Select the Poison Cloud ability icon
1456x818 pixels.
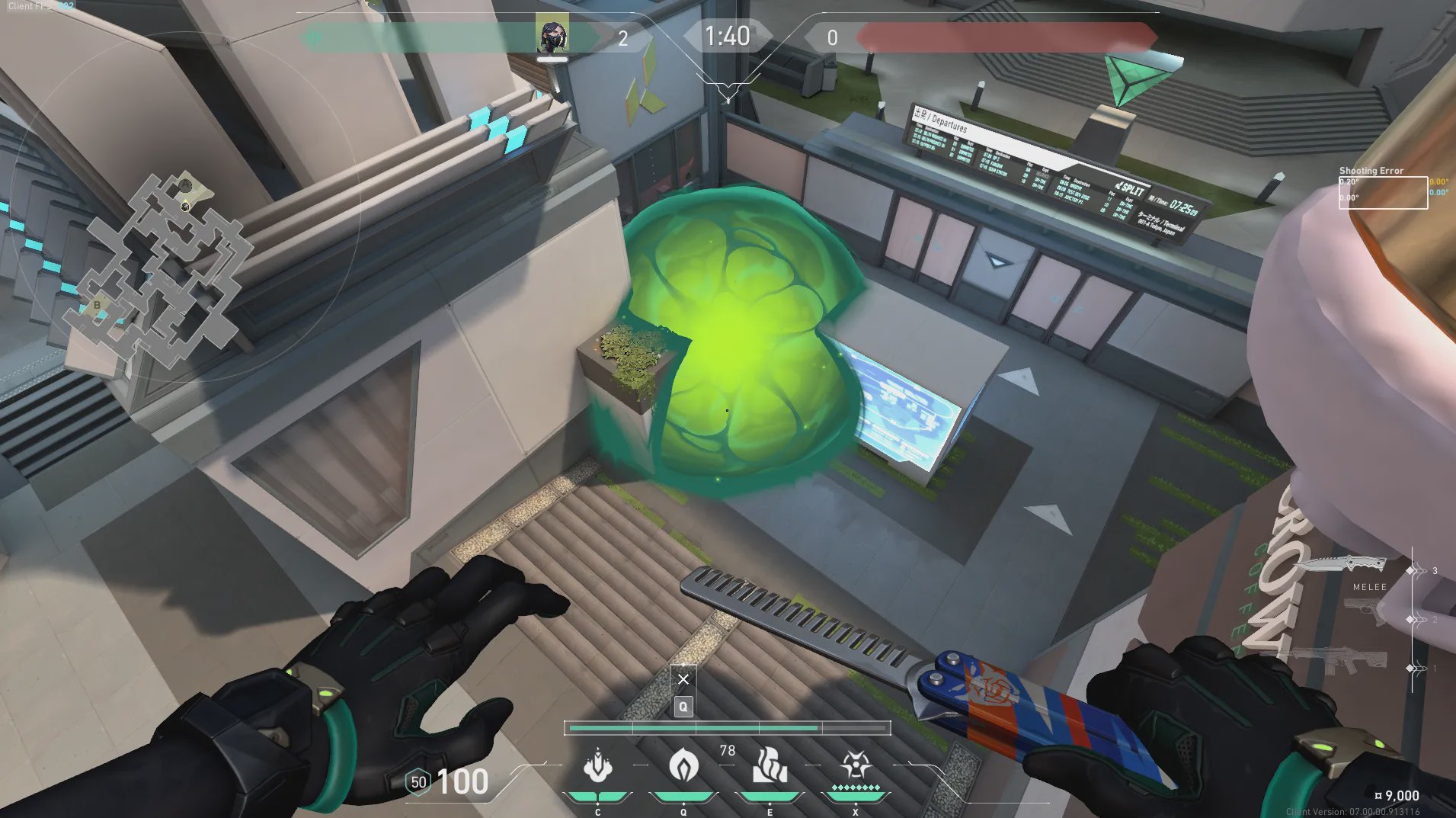[683, 765]
